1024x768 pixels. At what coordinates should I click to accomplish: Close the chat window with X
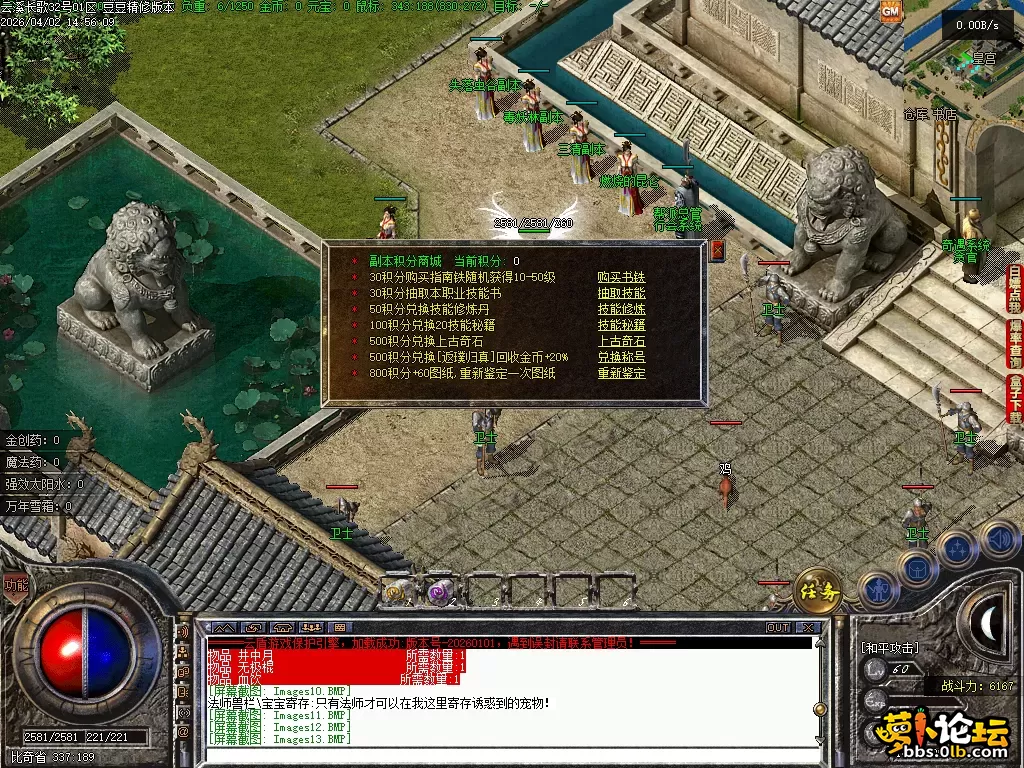pyautogui.click(x=807, y=628)
